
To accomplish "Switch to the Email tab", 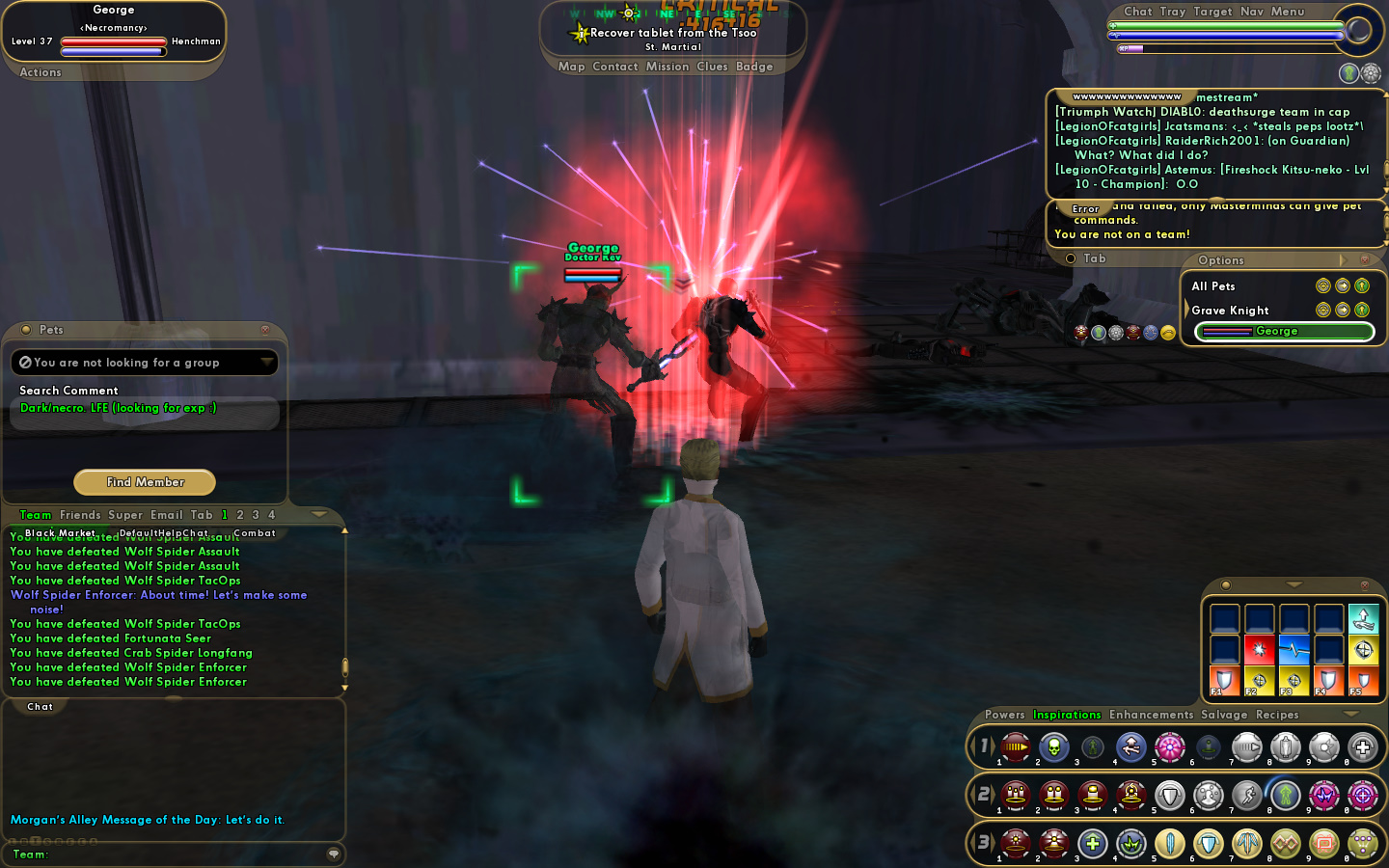I will click(x=166, y=515).
